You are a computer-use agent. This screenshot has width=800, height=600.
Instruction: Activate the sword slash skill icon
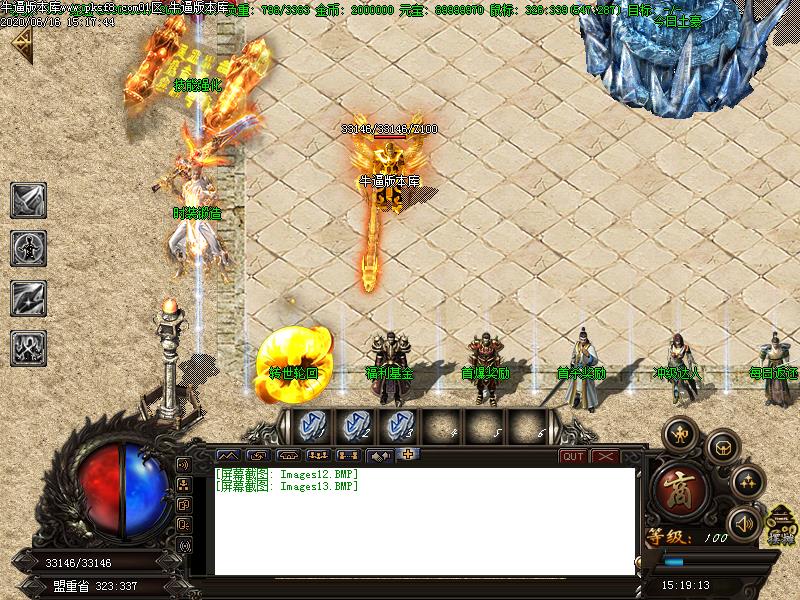[27, 200]
